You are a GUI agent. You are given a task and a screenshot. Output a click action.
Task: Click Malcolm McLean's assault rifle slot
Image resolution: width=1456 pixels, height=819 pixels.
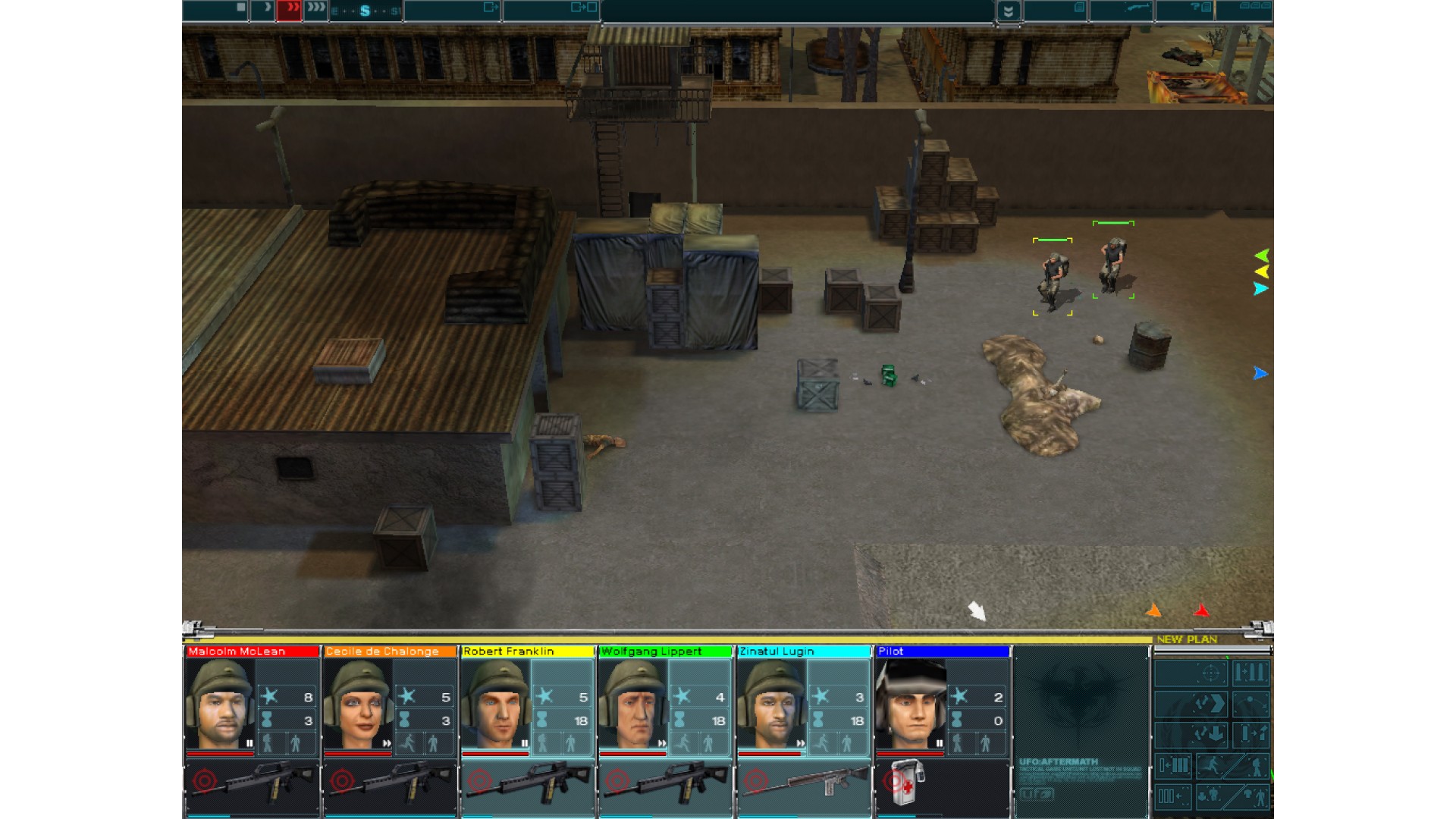(x=252, y=785)
